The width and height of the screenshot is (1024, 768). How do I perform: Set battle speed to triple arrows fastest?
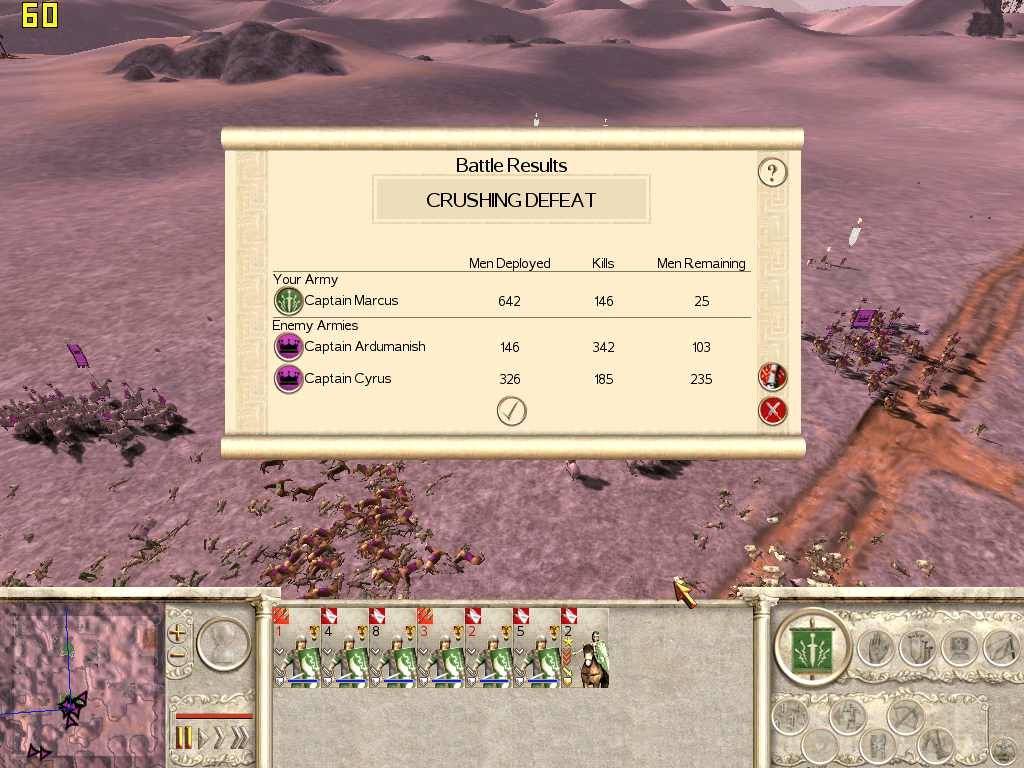(237, 740)
